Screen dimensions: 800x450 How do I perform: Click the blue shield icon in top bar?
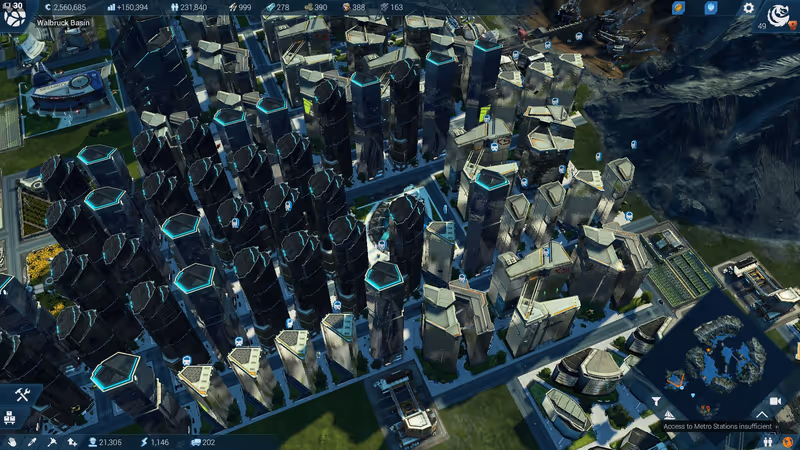click(x=711, y=8)
